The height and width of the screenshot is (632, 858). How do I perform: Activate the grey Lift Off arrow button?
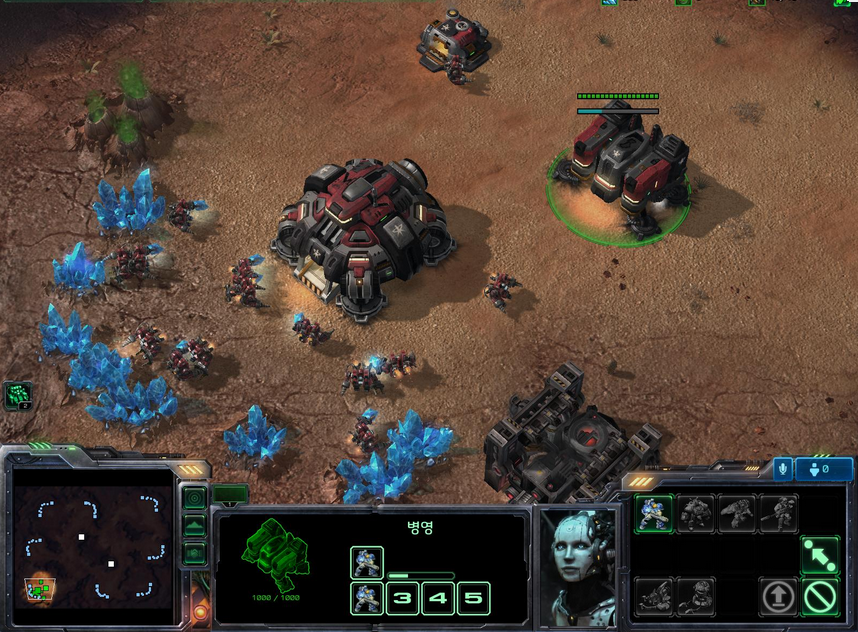click(x=778, y=597)
